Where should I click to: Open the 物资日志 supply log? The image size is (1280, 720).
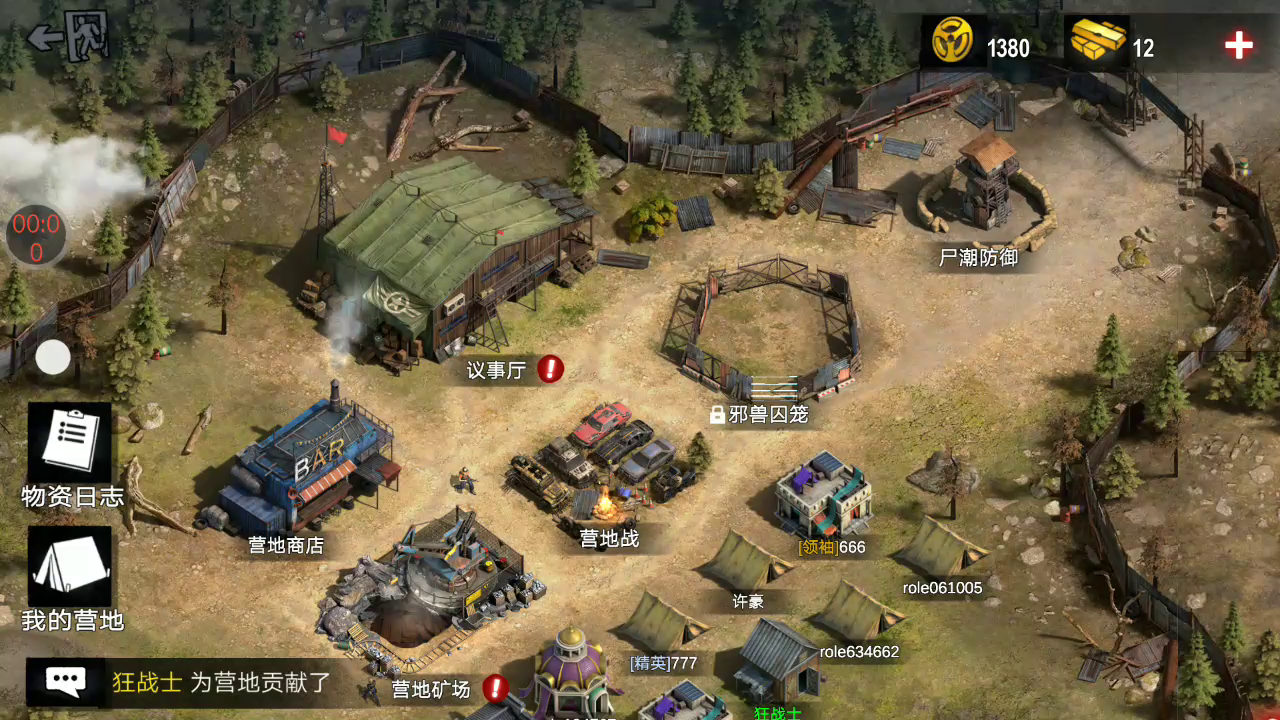pyautogui.click(x=70, y=446)
